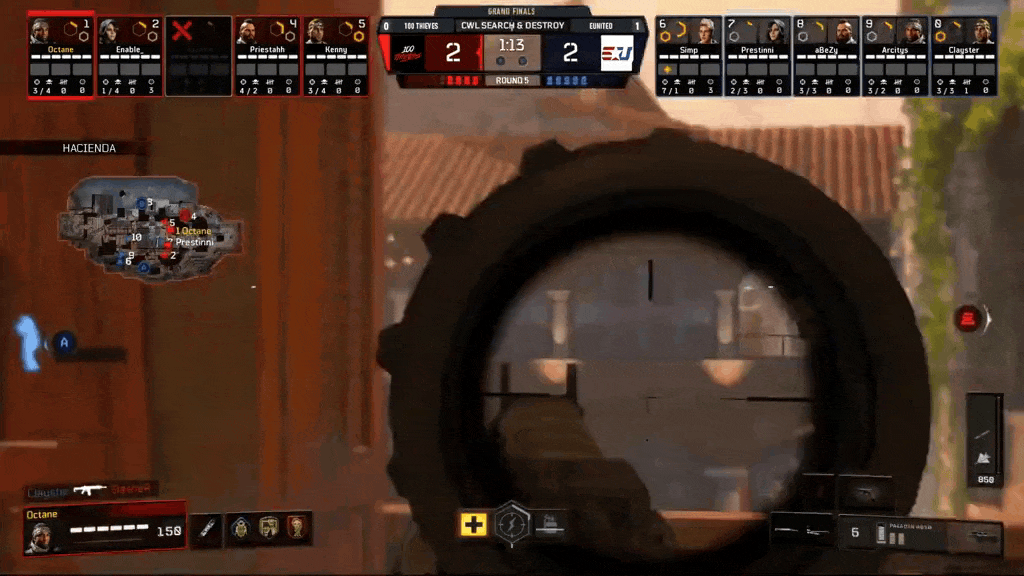The height and width of the screenshot is (576, 1024).
Task: Click the eUnited team logo
Action: (617, 52)
